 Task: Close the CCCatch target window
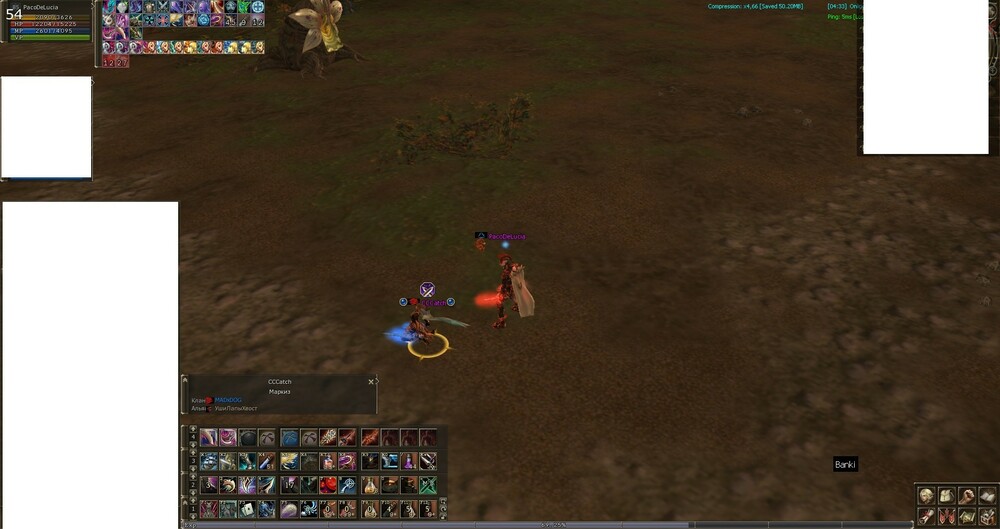(371, 381)
